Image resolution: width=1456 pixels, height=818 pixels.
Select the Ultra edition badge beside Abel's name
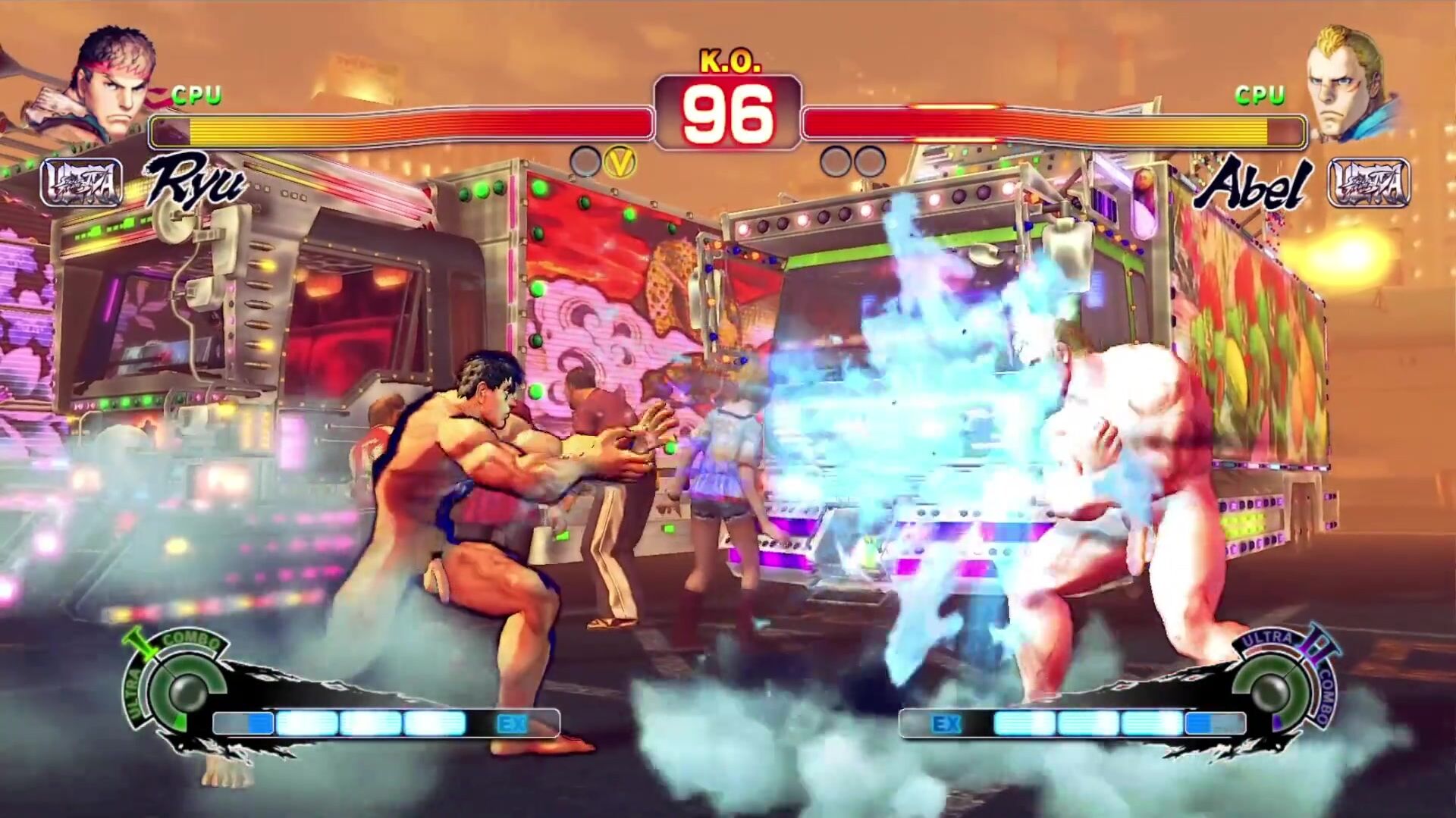pyautogui.click(x=1369, y=183)
